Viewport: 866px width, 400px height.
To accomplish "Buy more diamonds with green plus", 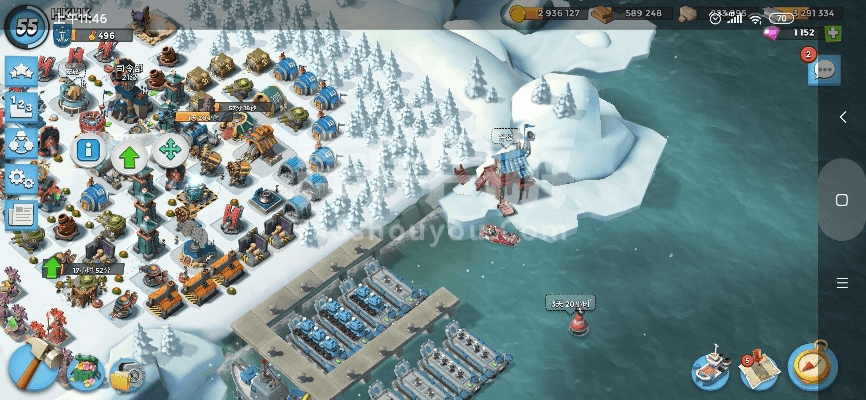I will (x=833, y=33).
